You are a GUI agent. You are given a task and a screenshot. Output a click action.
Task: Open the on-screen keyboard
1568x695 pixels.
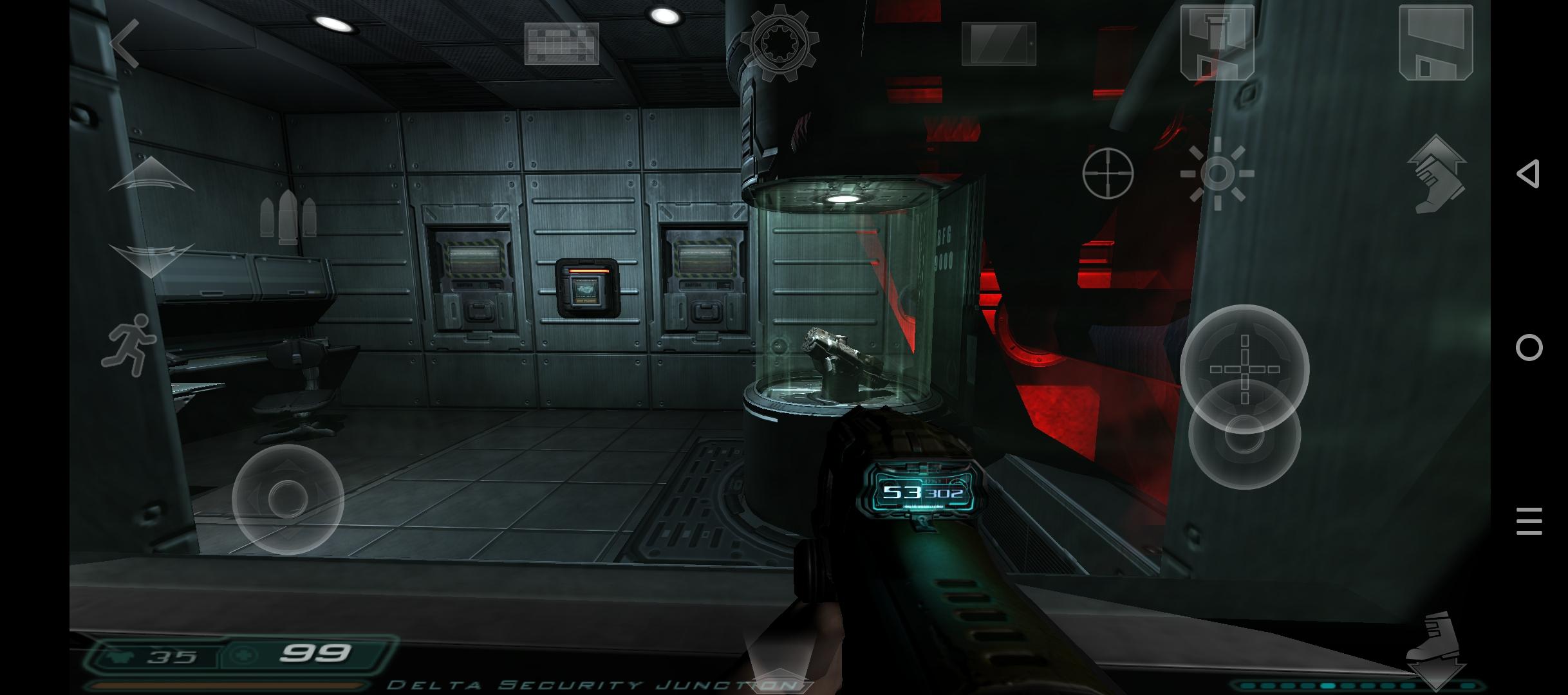(x=561, y=44)
